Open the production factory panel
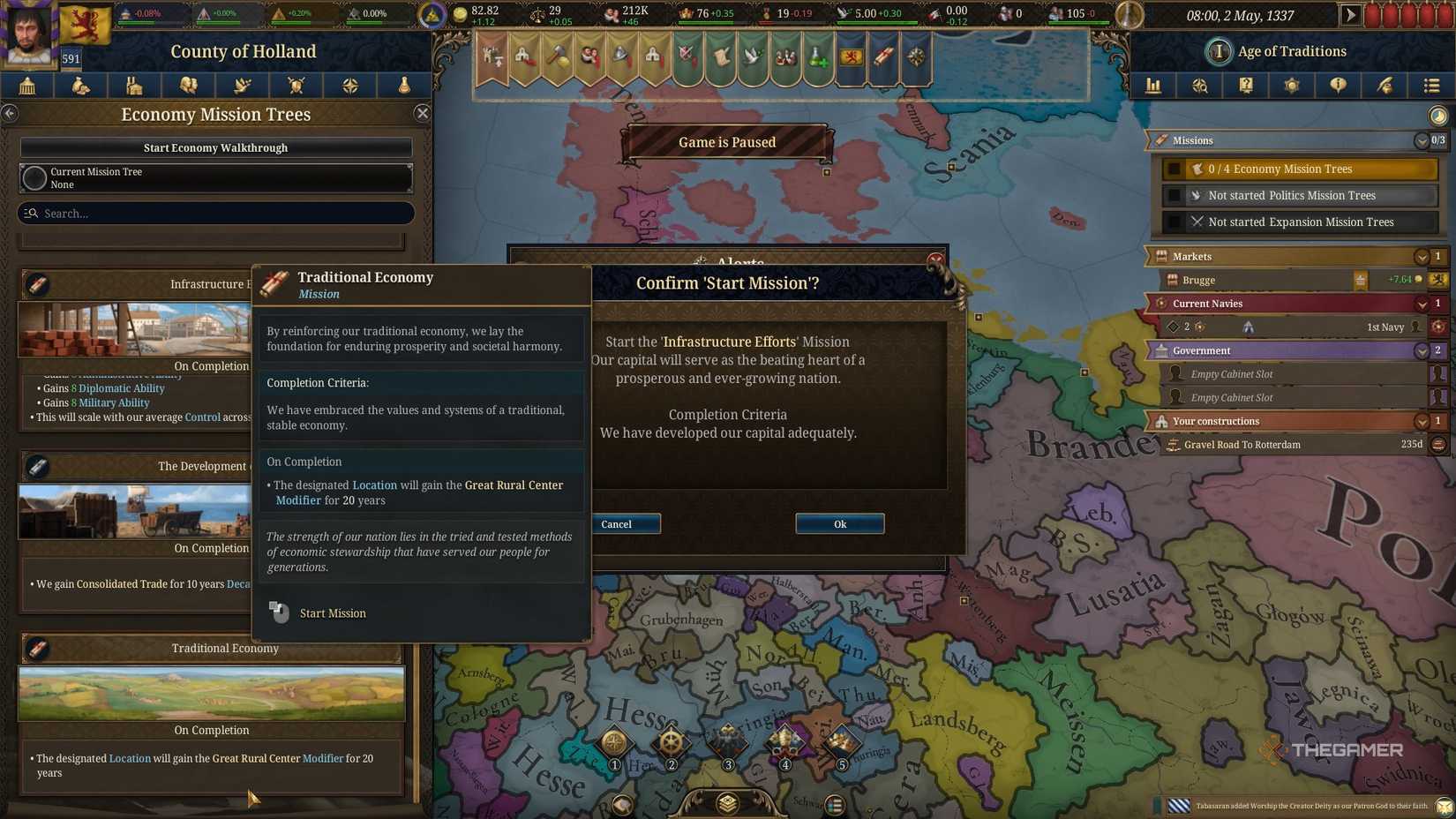The height and width of the screenshot is (819, 1456). click(134, 86)
